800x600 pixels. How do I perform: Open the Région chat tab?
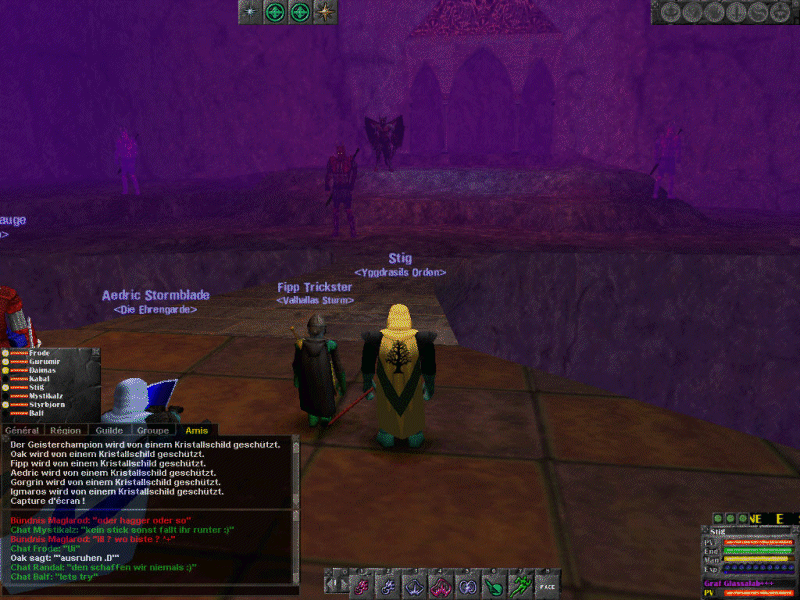(66, 430)
